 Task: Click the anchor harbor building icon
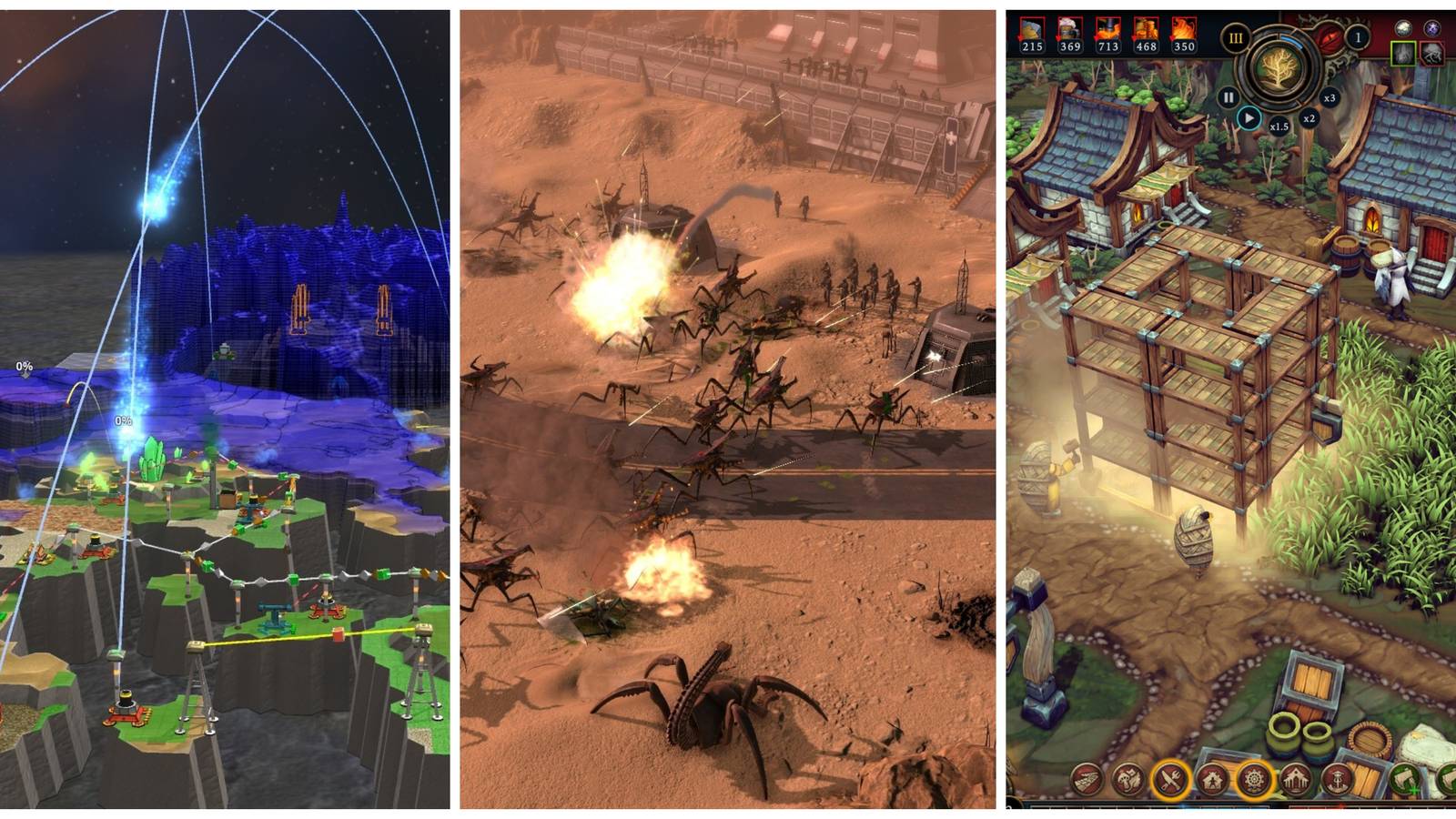pos(1338,780)
